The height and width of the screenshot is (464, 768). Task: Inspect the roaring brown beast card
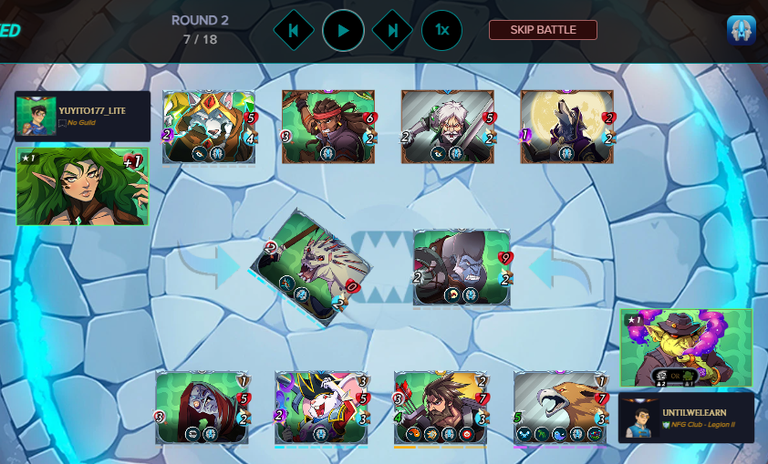tap(560, 408)
